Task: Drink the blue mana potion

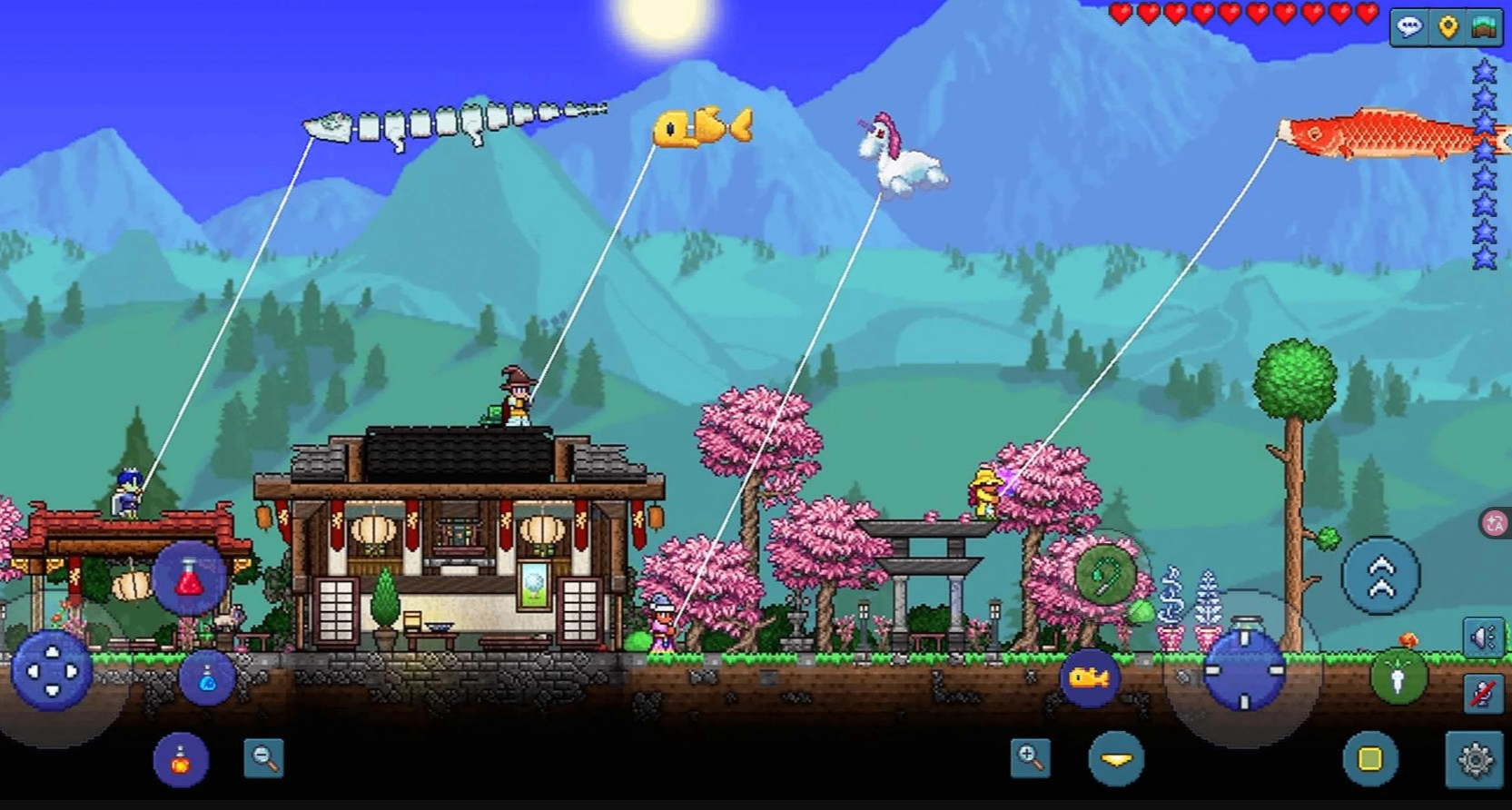Action: click(x=207, y=677)
